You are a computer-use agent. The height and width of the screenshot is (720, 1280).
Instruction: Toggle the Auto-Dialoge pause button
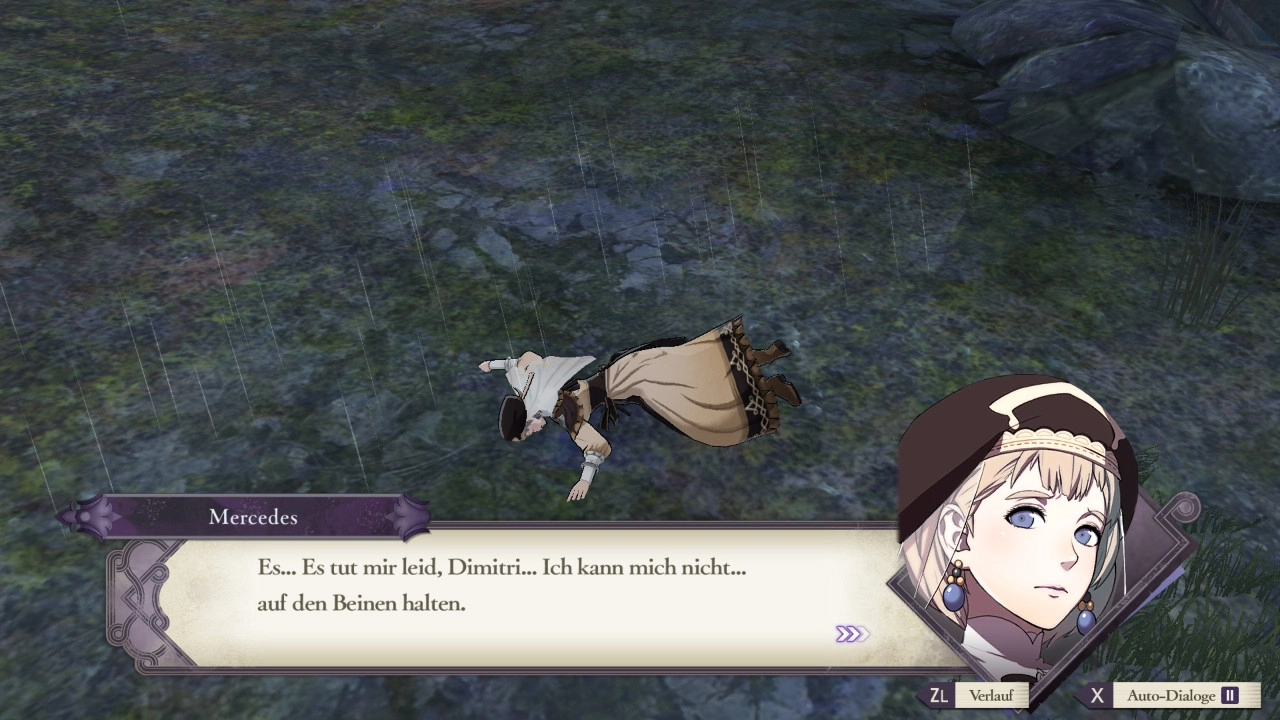pyautogui.click(x=1229, y=695)
